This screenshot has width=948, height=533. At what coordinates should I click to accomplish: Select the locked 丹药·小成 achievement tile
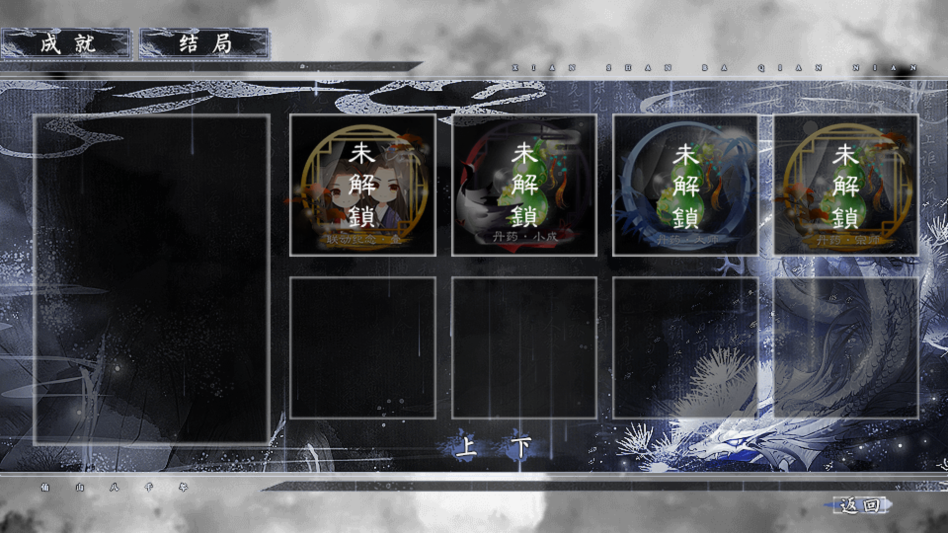click(524, 184)
